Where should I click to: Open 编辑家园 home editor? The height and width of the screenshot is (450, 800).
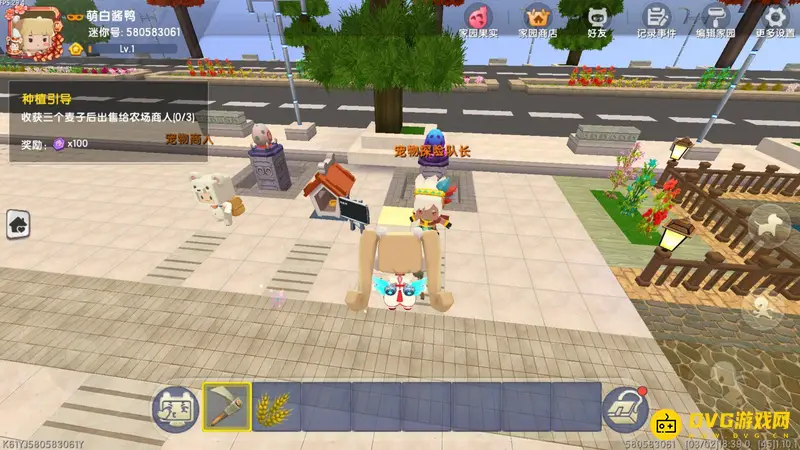point(715,20)
